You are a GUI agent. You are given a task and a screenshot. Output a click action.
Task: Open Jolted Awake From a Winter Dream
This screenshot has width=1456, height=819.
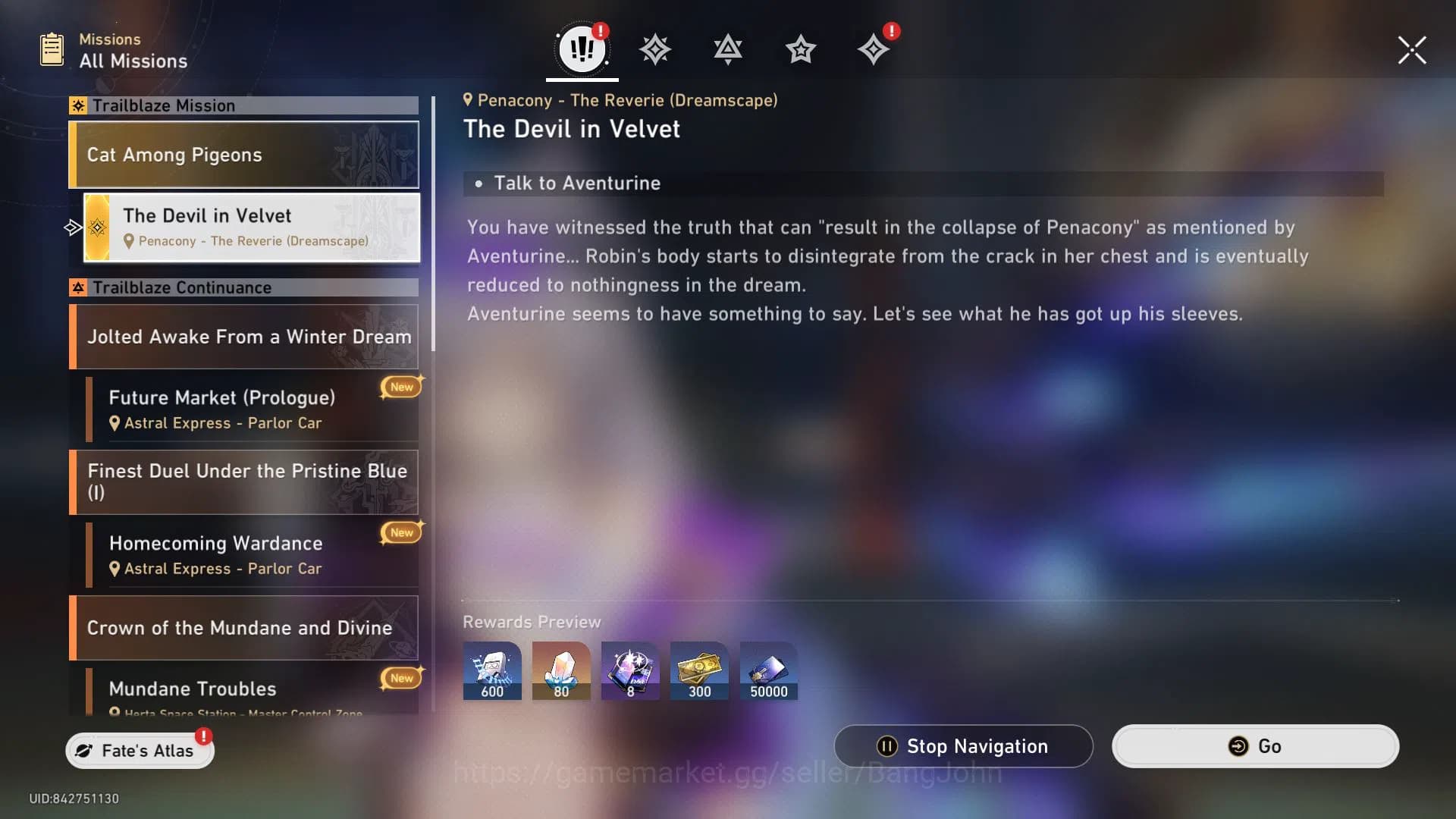(x=243, y=337)
